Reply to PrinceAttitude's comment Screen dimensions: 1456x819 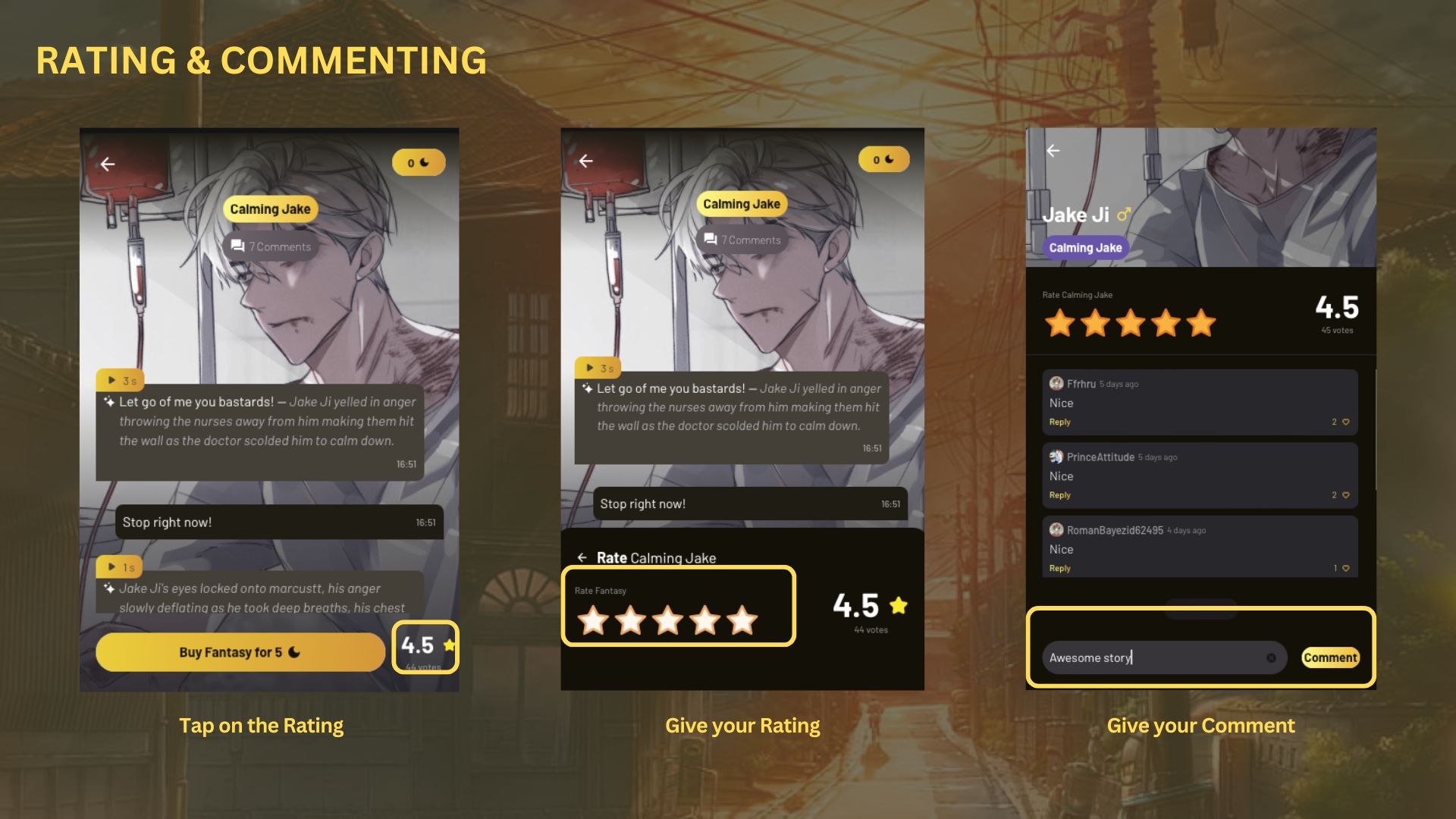point(1060,495)
